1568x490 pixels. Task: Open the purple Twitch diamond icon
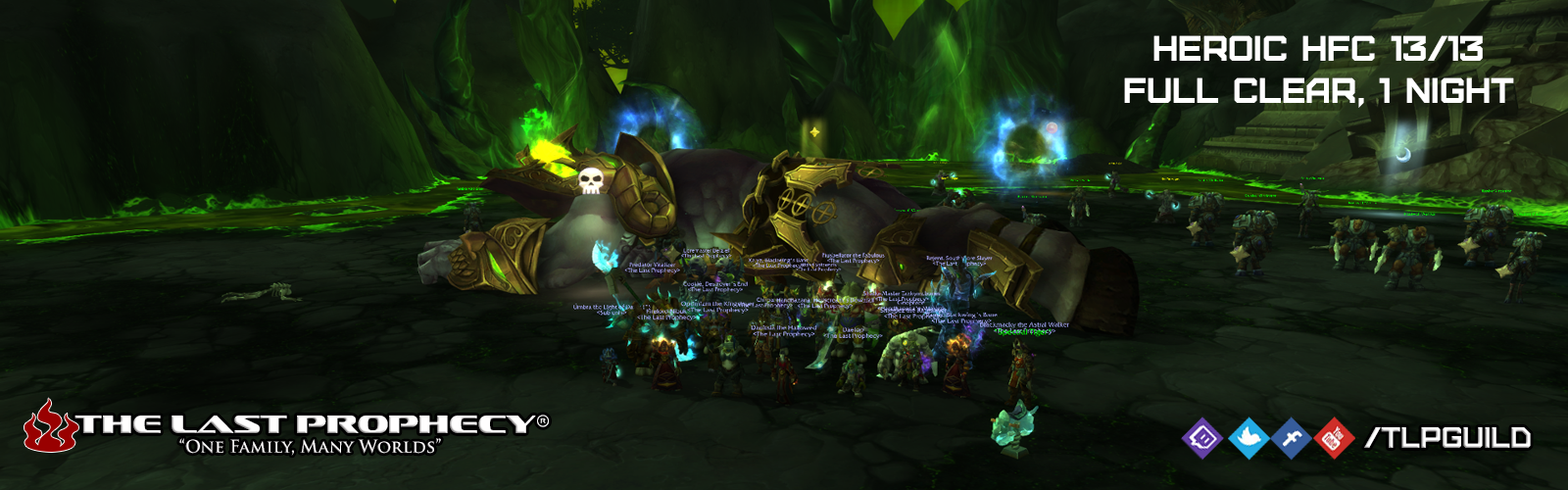pos(1202,438)
